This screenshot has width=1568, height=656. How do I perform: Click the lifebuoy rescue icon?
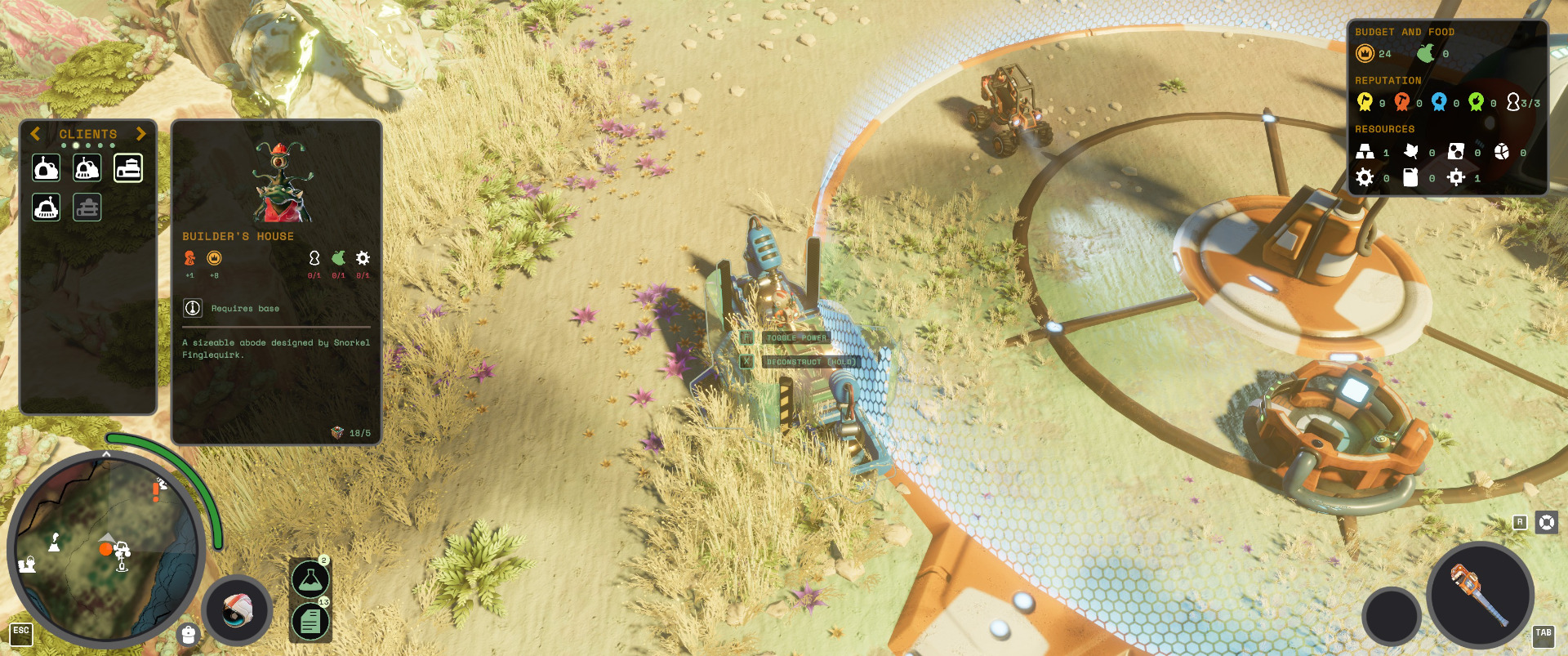1547,522
